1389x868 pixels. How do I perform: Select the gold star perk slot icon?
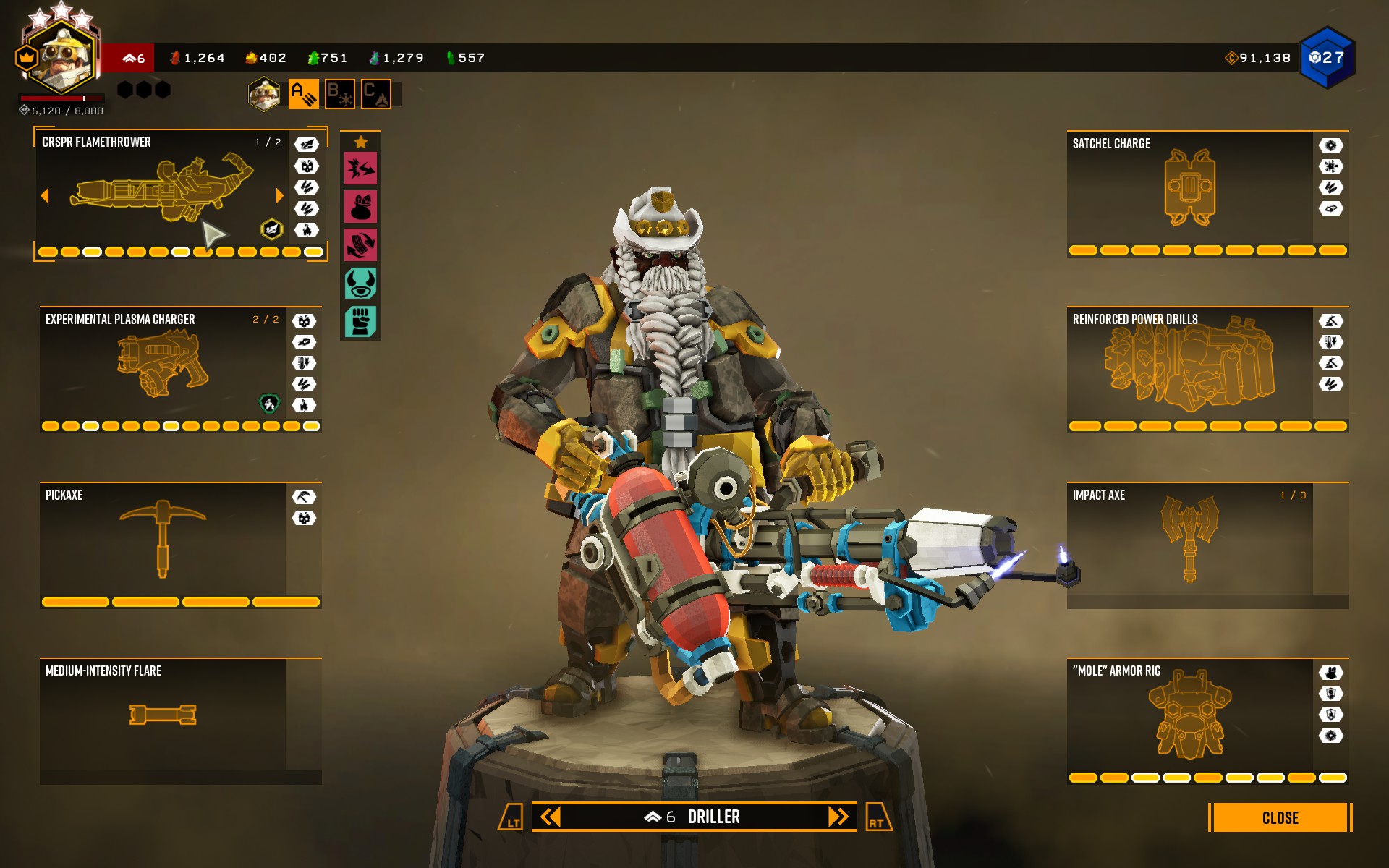coord(362,142)
